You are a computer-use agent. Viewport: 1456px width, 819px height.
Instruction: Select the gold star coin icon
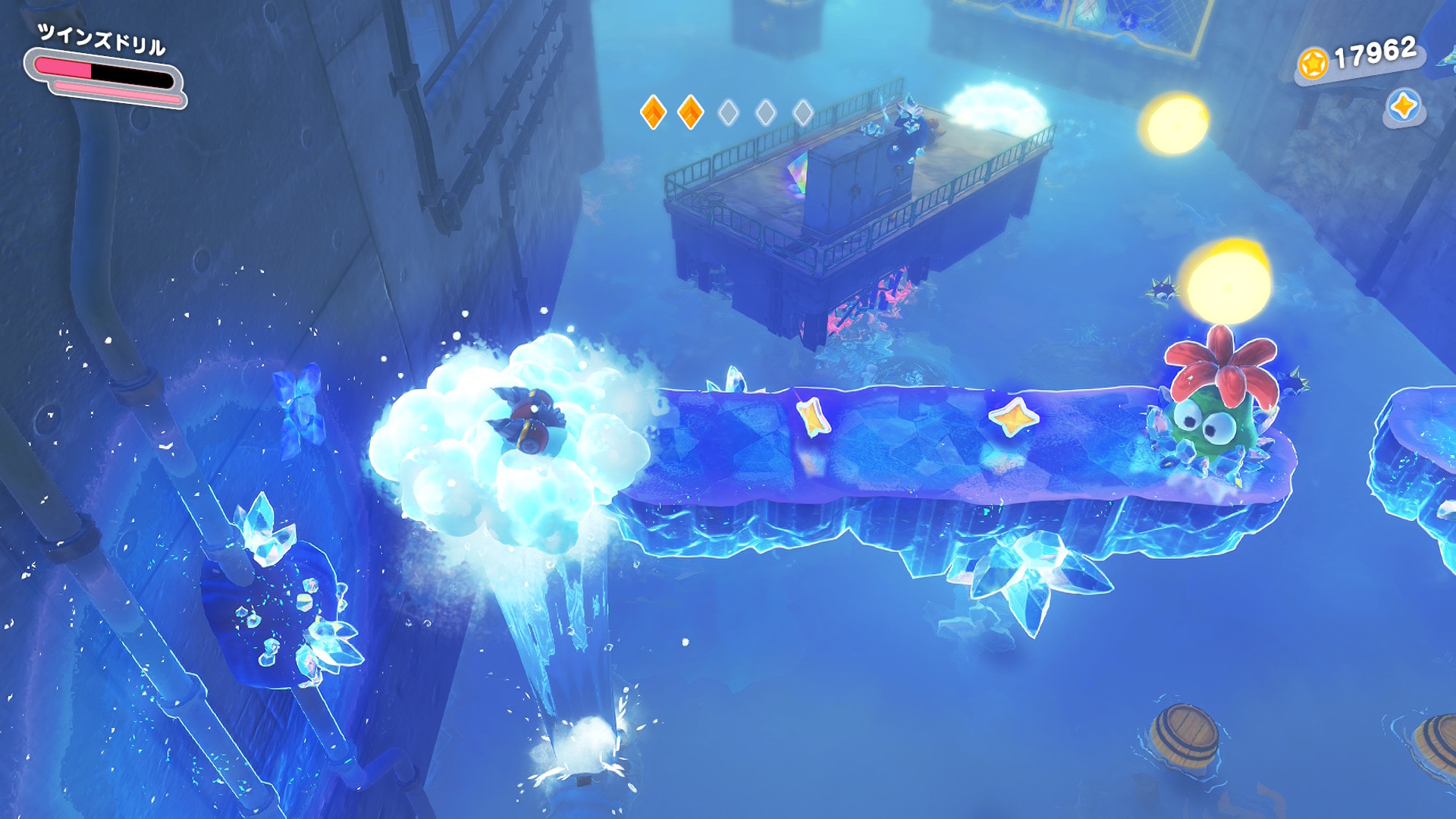1313,64
